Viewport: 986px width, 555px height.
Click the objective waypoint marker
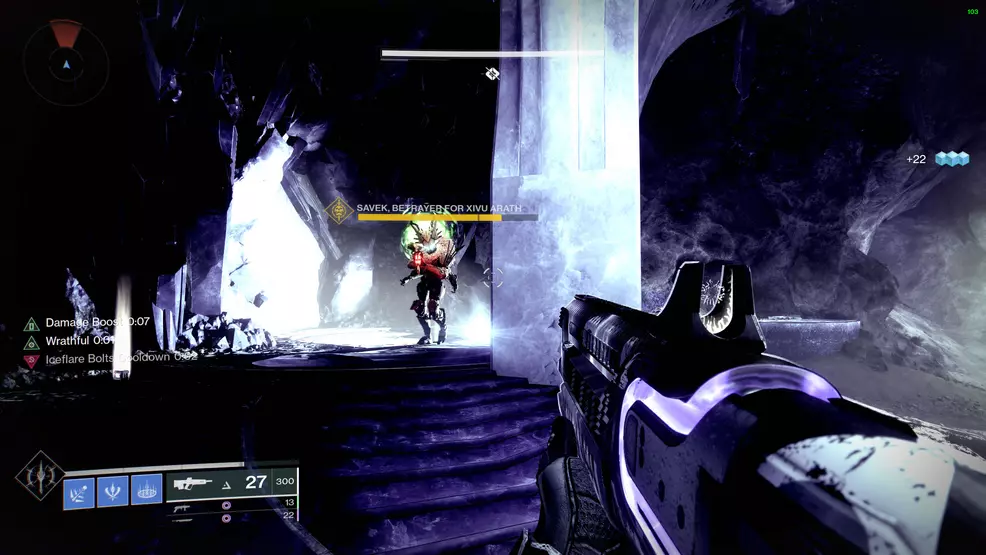coord(492,73)
